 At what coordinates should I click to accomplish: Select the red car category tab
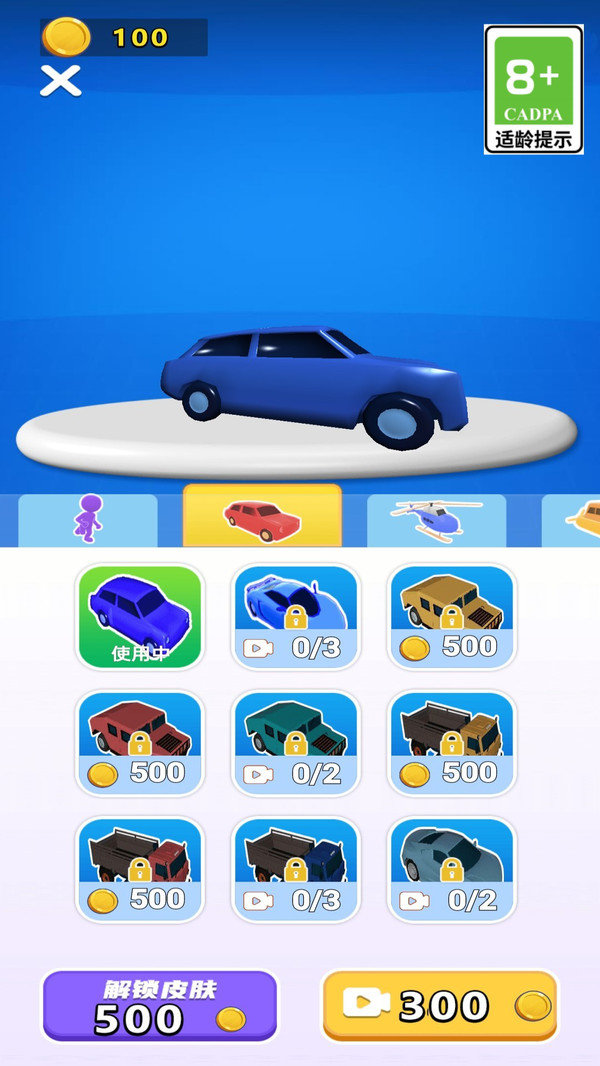click(x=262, y=516)
